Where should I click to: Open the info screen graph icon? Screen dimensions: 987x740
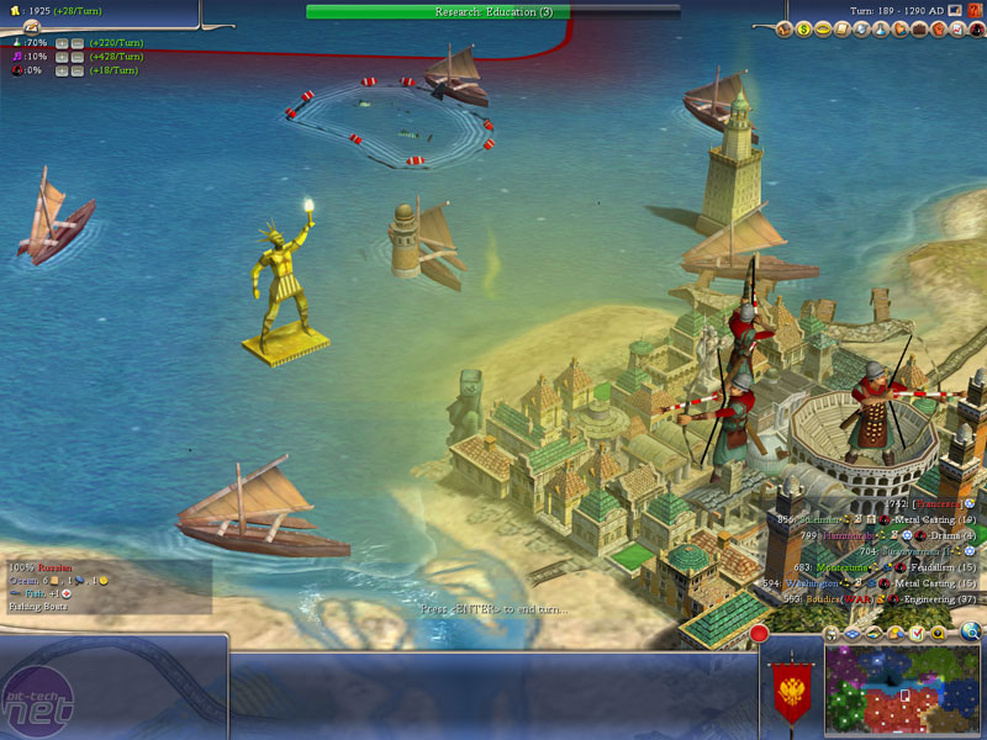957,29
